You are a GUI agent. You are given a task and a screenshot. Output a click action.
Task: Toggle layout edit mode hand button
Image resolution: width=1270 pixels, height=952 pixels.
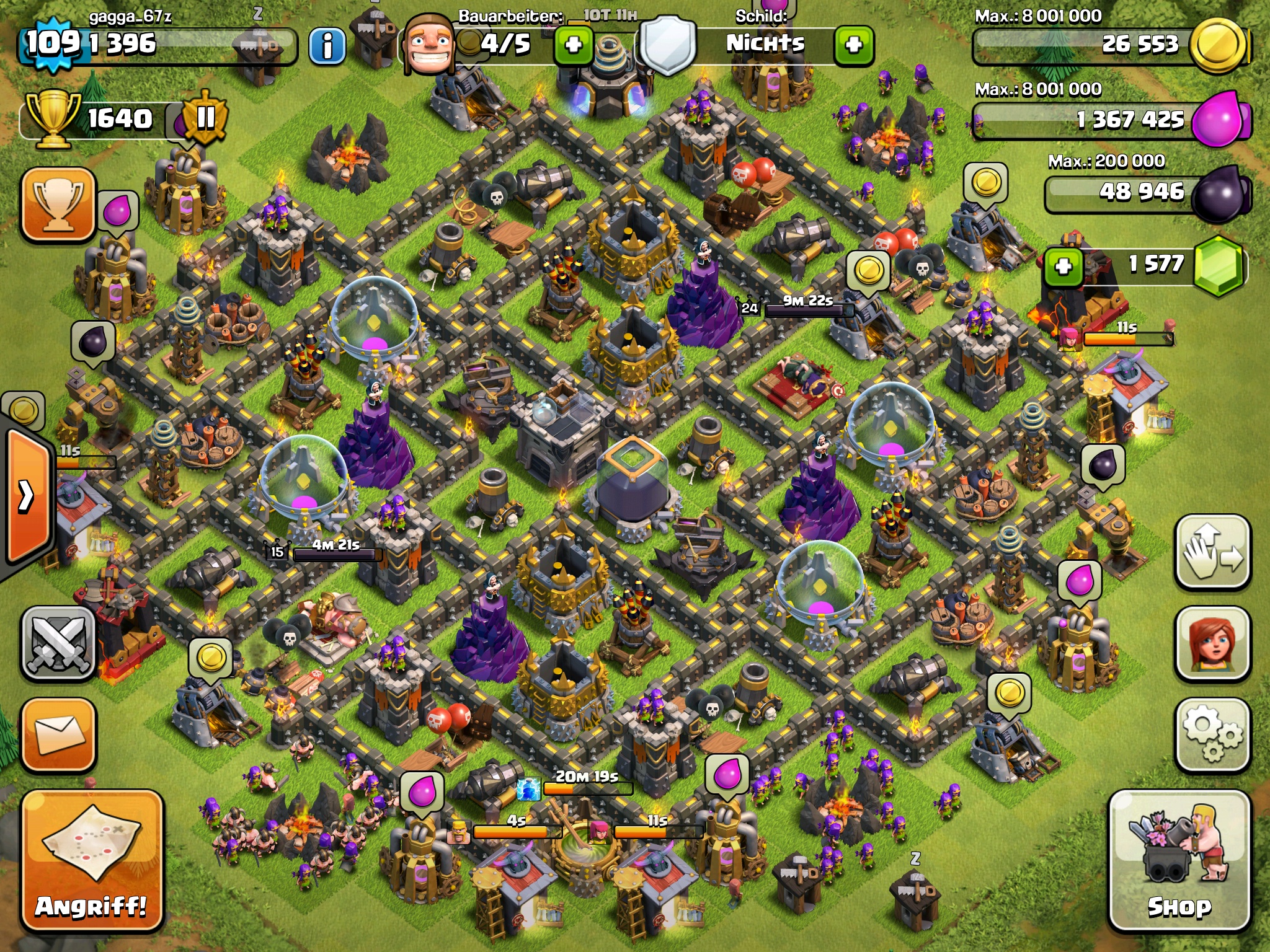[x=1212, y=552]
